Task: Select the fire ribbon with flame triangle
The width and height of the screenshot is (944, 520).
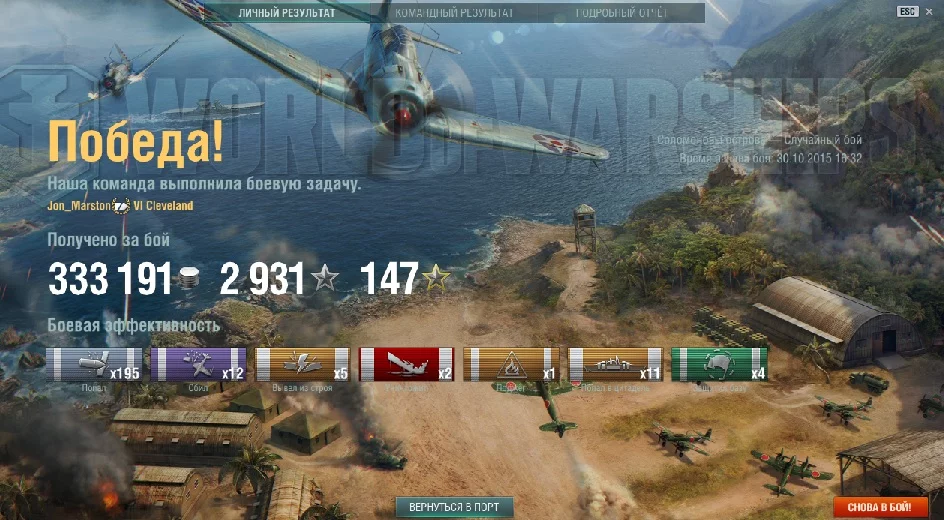Action: click(x=511, y=364)
